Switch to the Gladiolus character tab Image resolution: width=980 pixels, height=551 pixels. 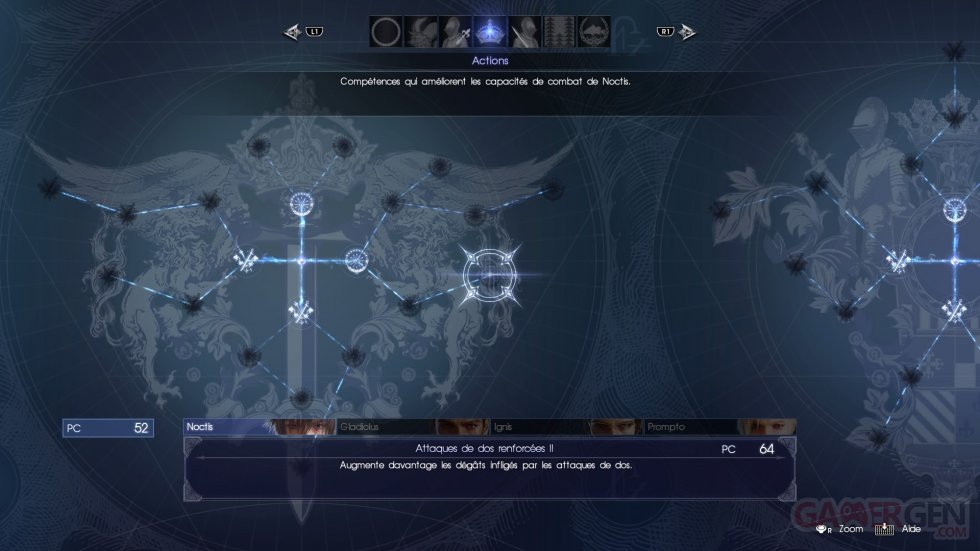tap(412, 427)
